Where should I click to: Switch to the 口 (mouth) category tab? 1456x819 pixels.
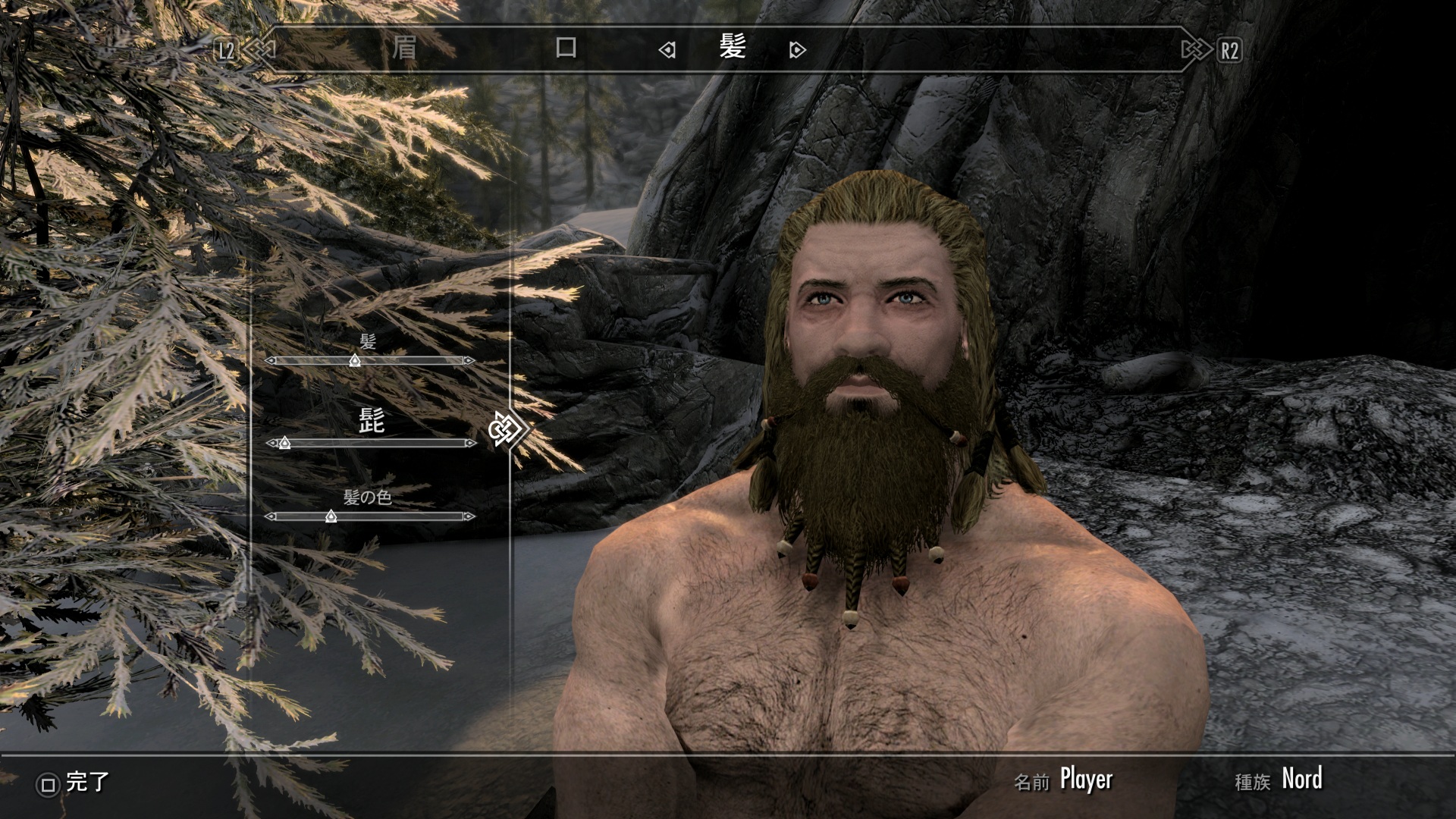(x=566, y=49)
